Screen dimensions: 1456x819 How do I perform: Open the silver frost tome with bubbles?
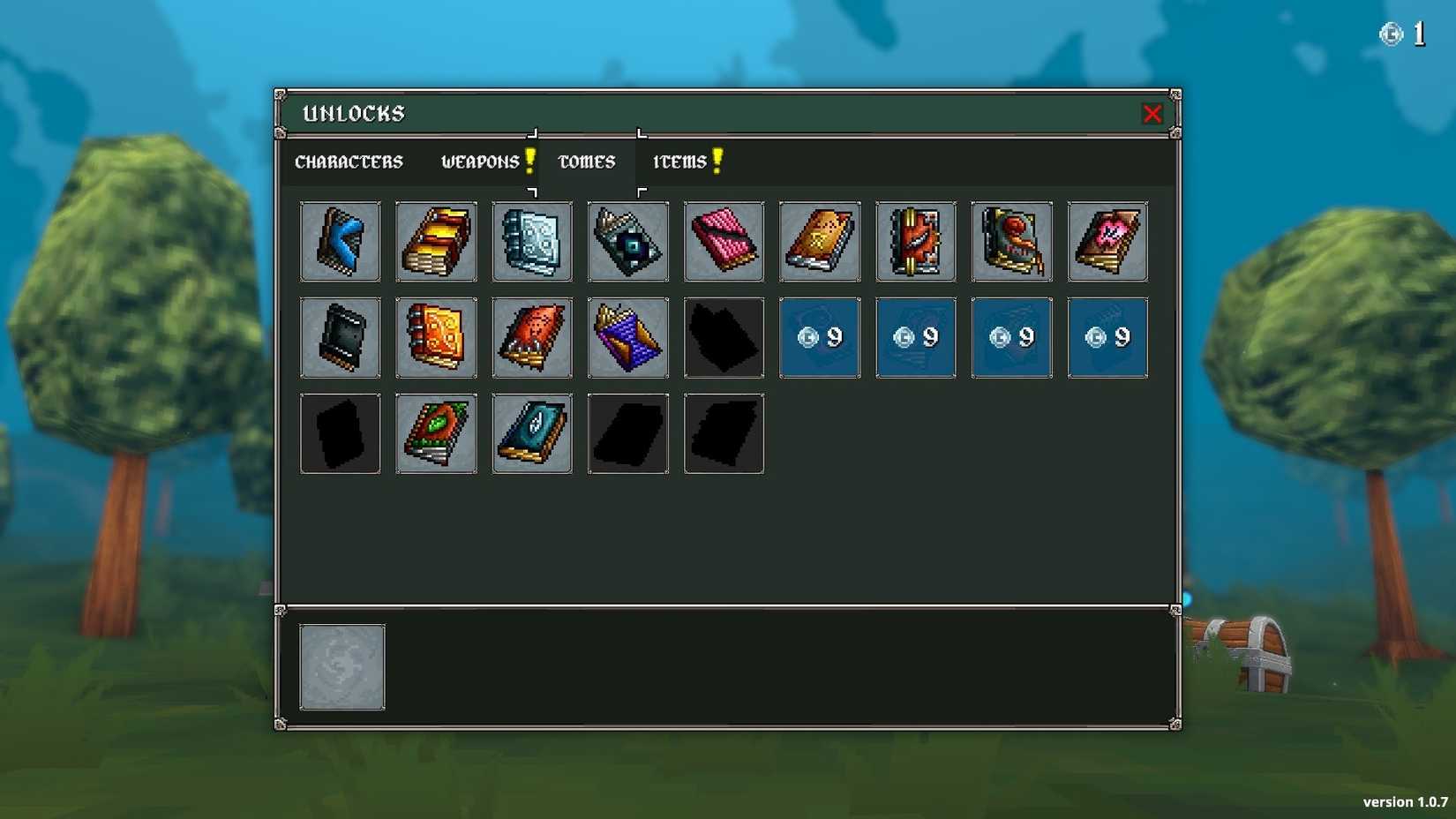click(532, 241)
